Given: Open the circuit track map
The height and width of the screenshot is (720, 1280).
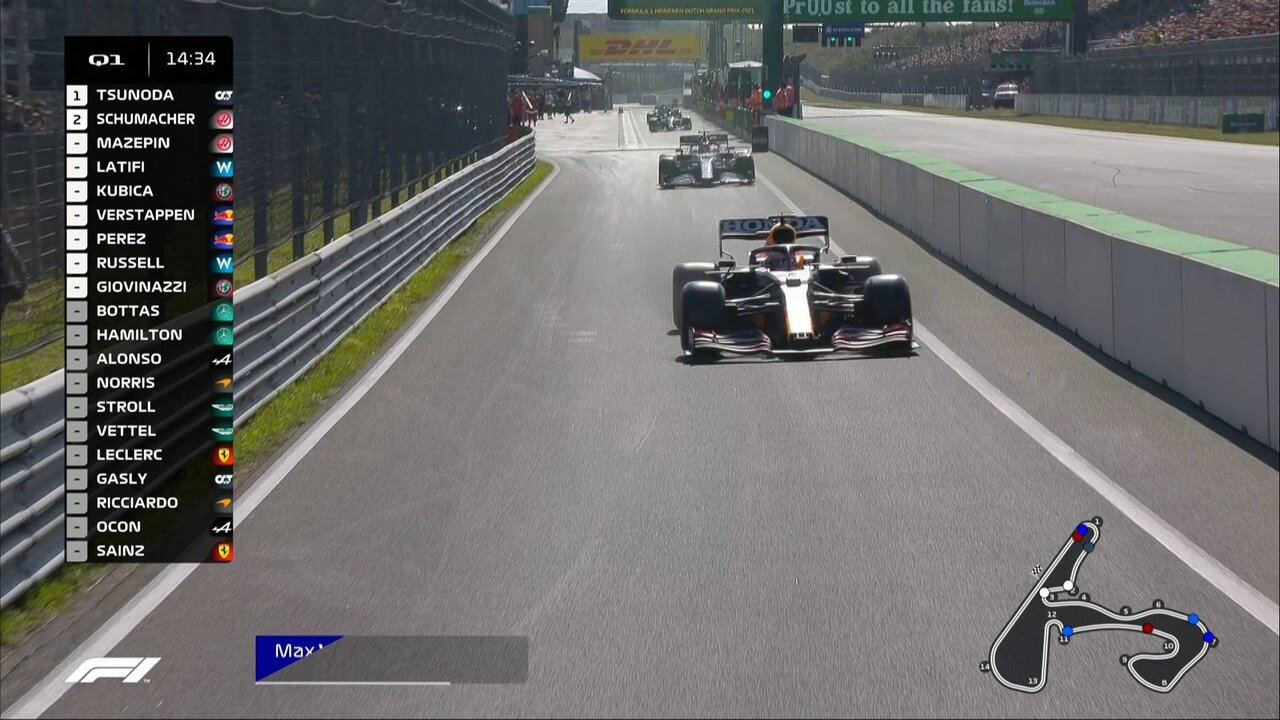Looking at the screenshot, I should [1100, 610].
